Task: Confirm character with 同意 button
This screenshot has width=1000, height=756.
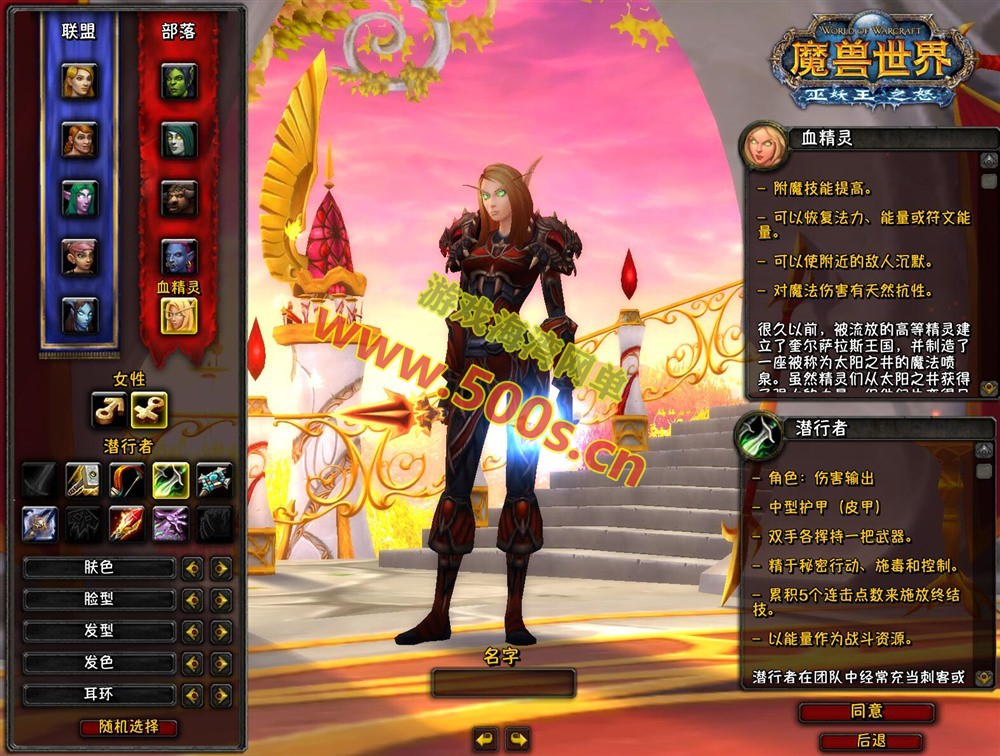Action: click(866, 712)
